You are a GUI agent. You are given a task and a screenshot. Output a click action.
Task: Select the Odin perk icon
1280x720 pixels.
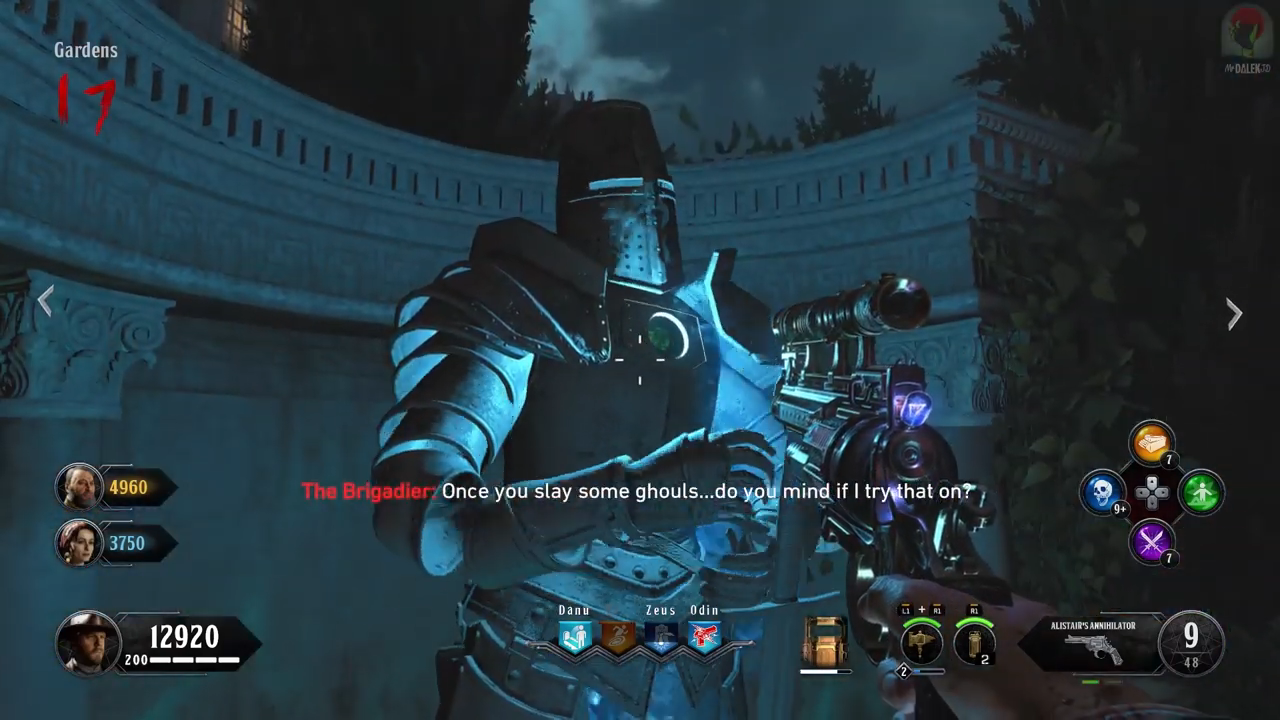coord(704,636)
